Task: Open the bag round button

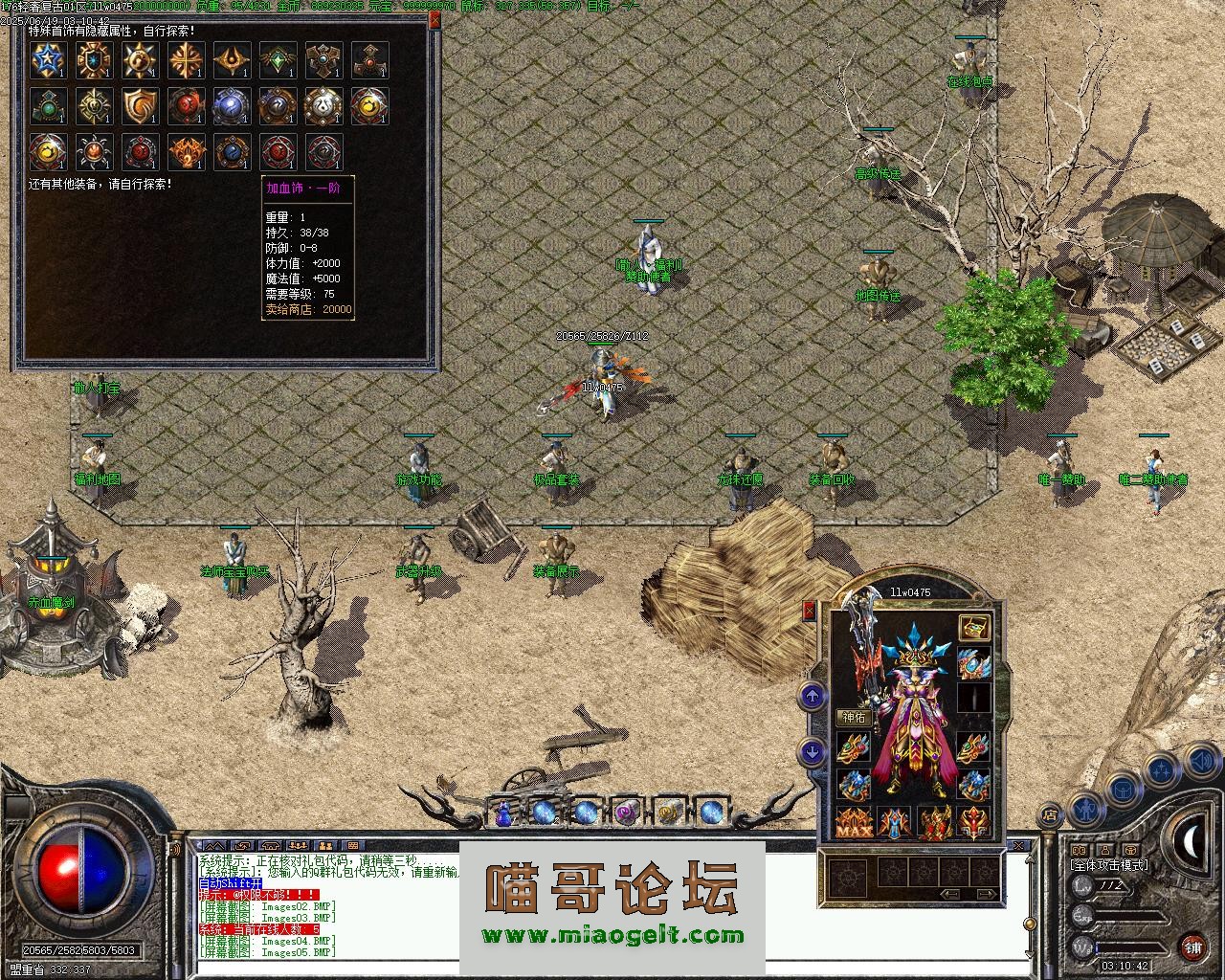Action: pos(1122,790)
